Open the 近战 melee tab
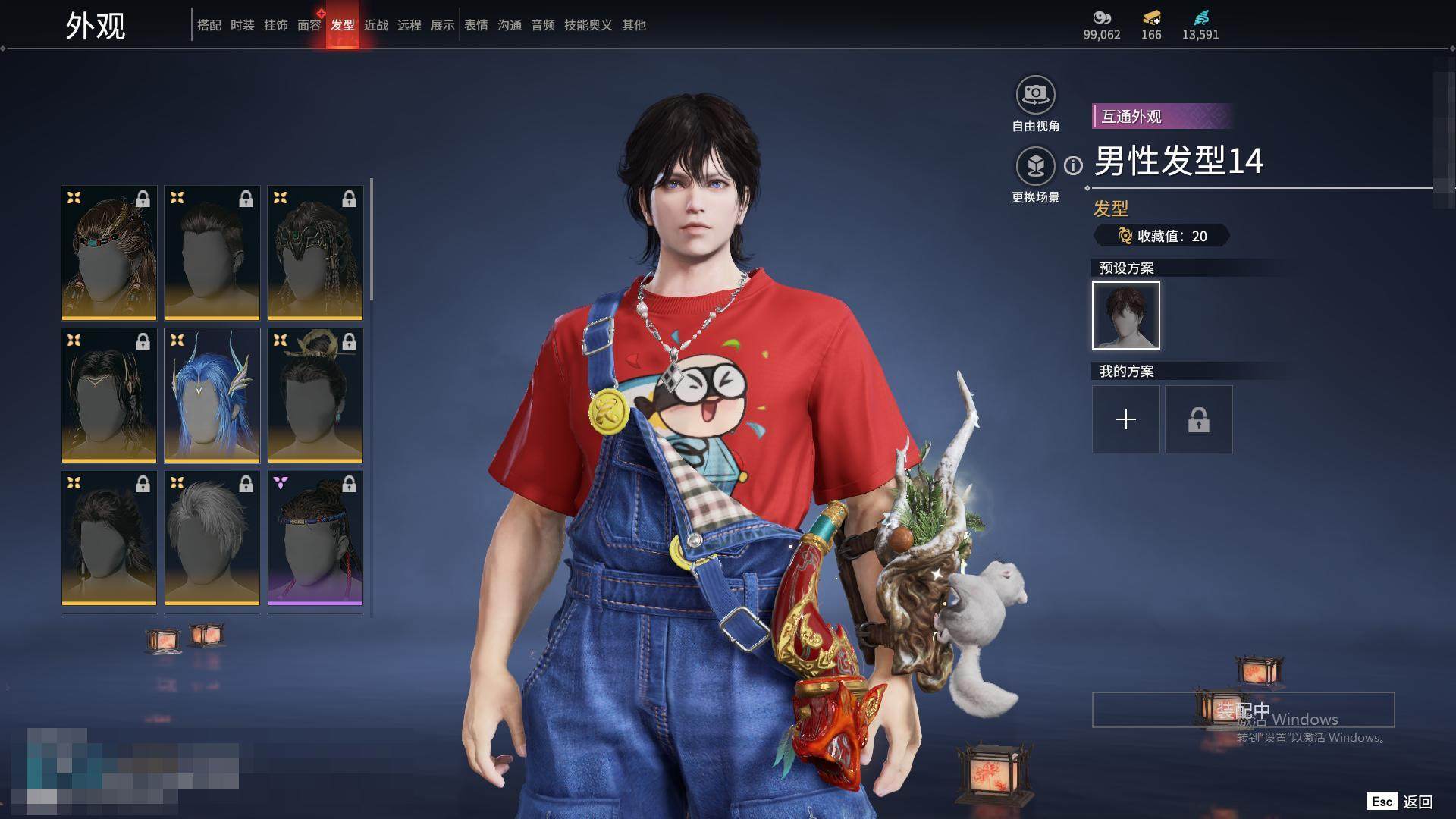The height and width of the screenshot is (819, 1456). [375, 25]
